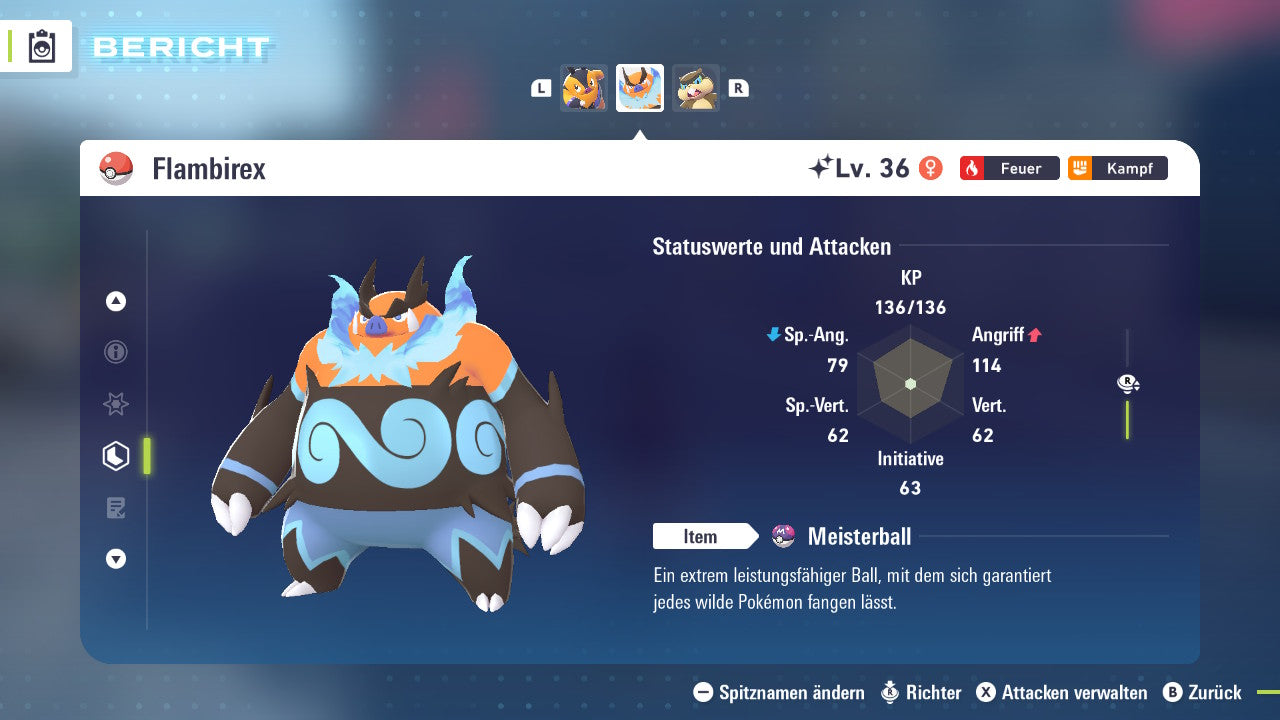Toggle the Feuer type badge
Viewport: 1280px width, 720px height.
[x=1008, y=168]
